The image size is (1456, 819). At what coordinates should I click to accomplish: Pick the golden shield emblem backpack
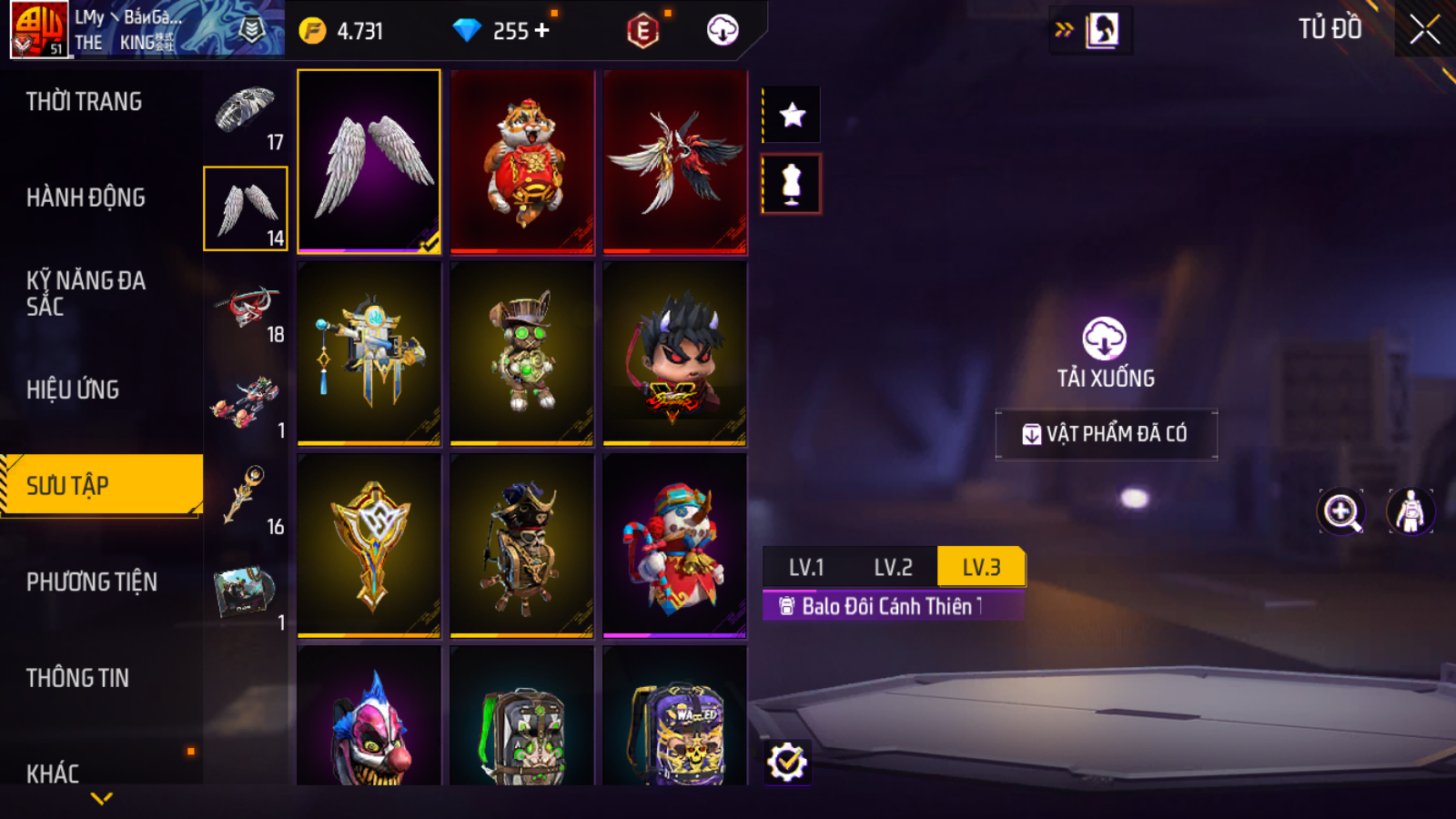point(369,545)
